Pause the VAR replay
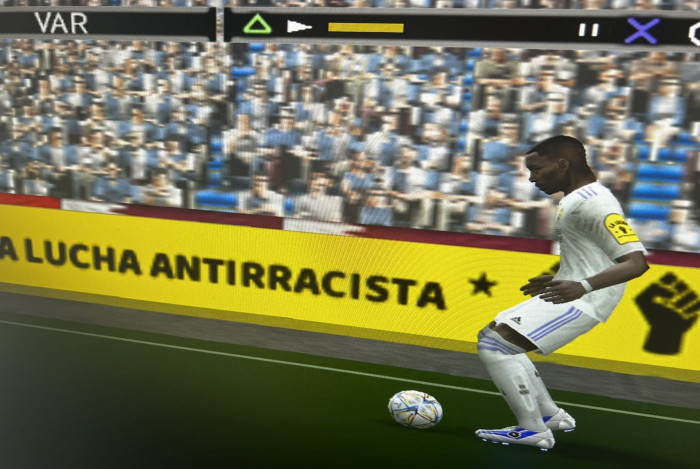 pos(588,30)
